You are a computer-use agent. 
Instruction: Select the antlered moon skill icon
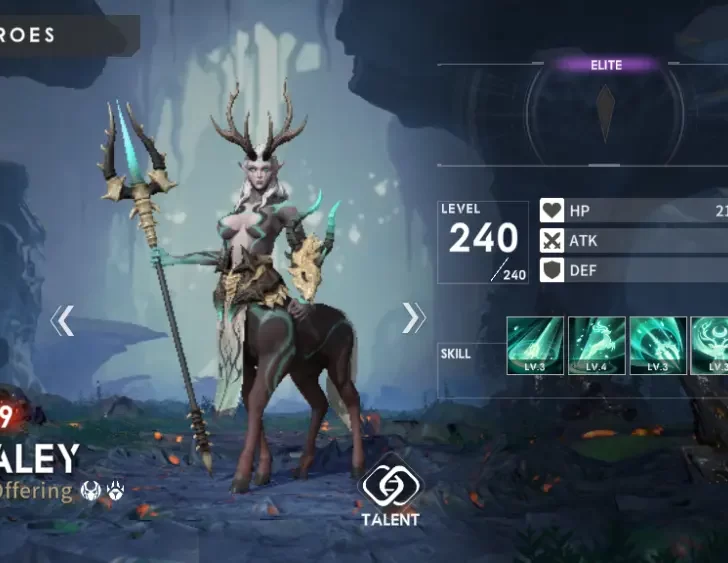coord(714,346)
